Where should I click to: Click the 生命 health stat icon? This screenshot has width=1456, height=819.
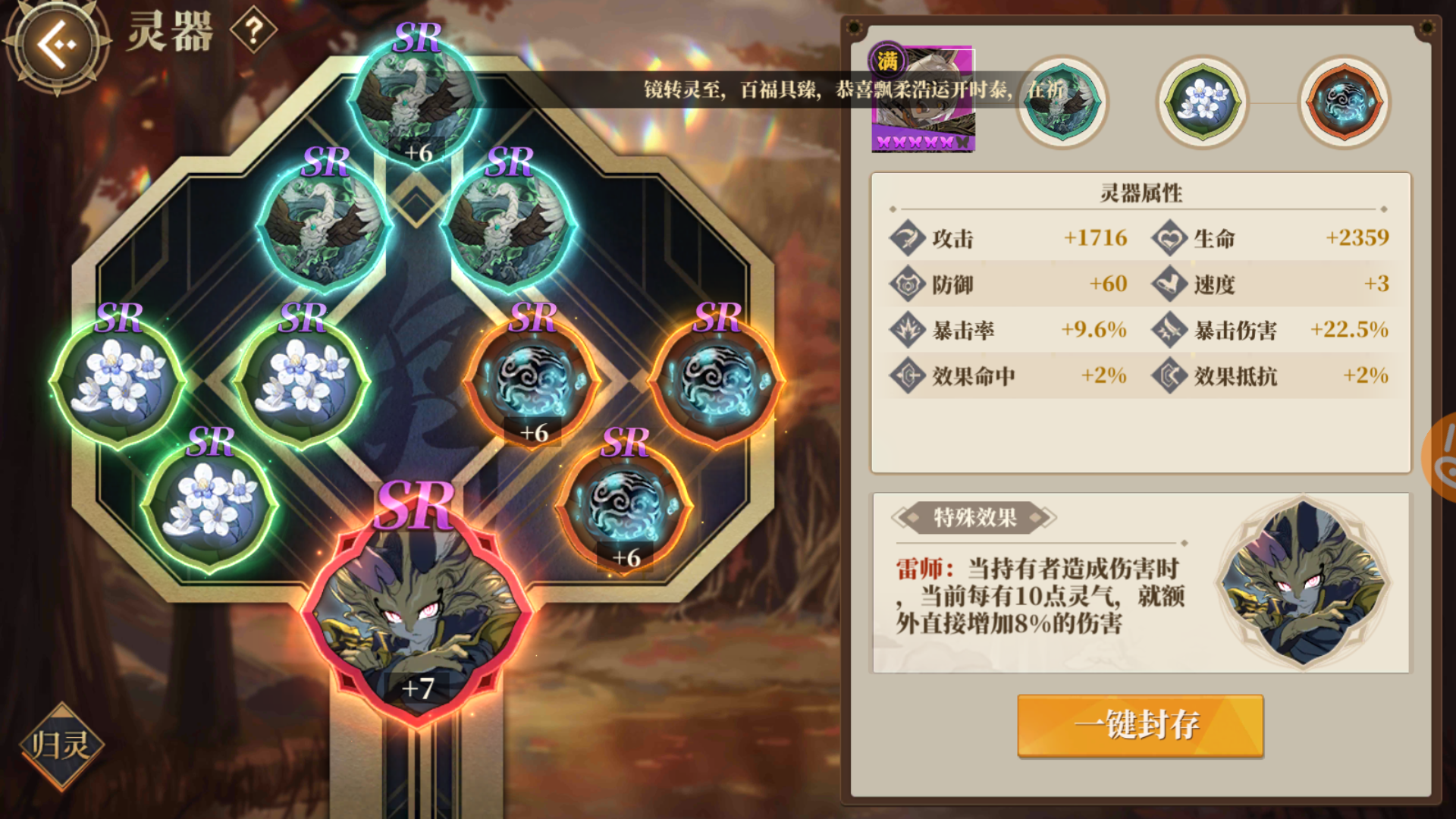click(1168, 237)
